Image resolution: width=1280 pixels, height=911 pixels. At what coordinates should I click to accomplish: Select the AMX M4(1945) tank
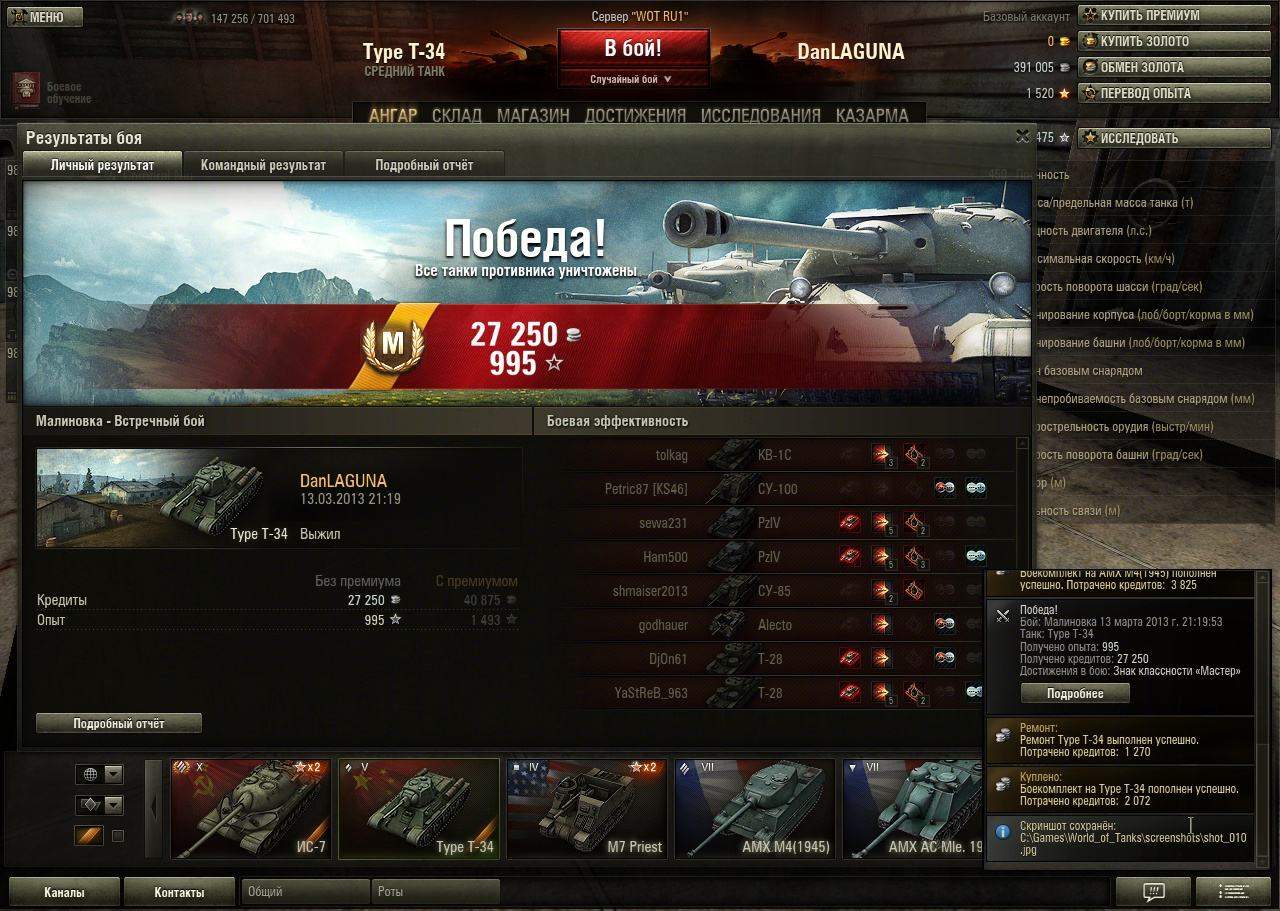[755, 808]
